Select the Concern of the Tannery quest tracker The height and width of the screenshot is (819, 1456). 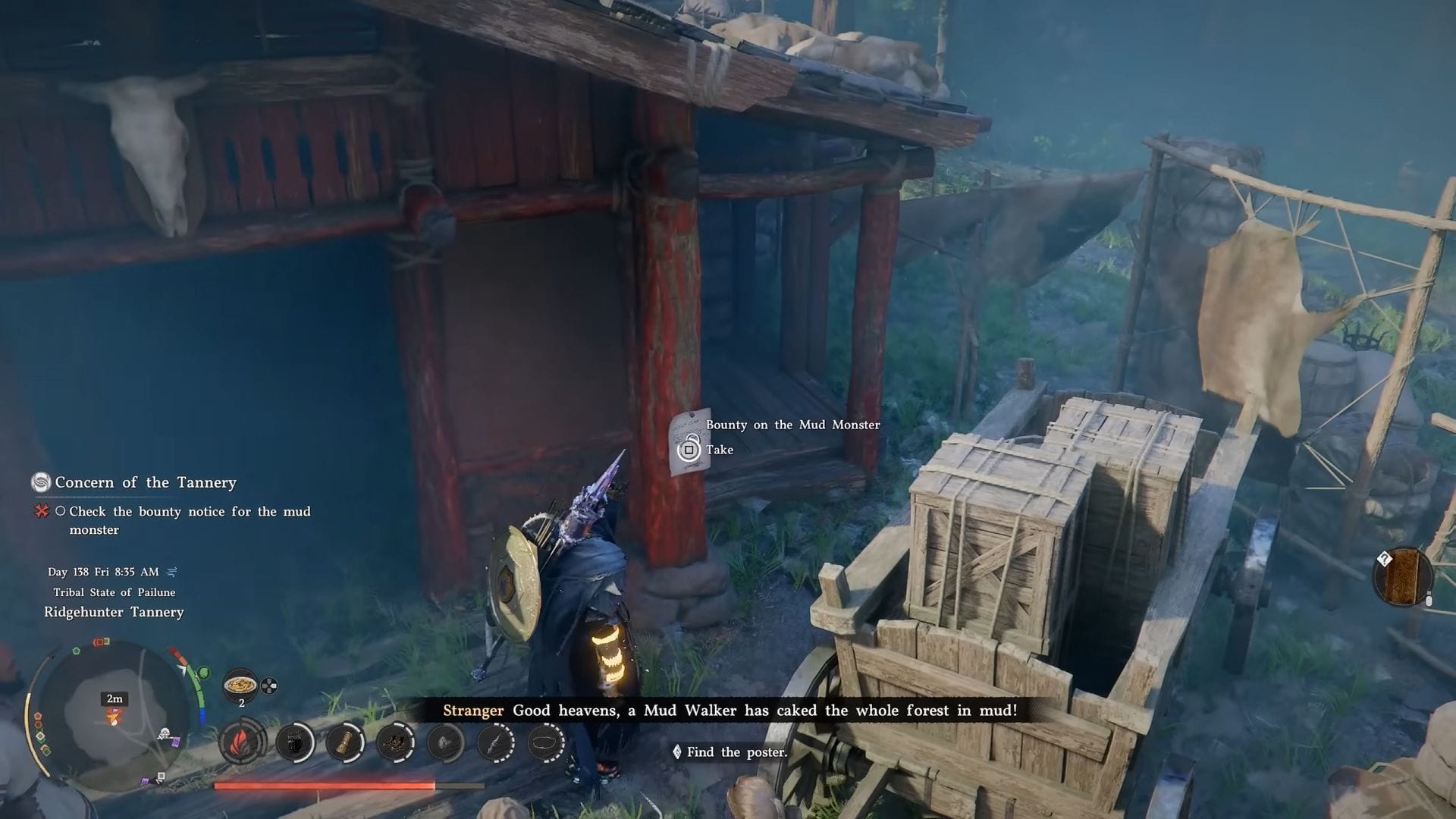coord(145,482)
